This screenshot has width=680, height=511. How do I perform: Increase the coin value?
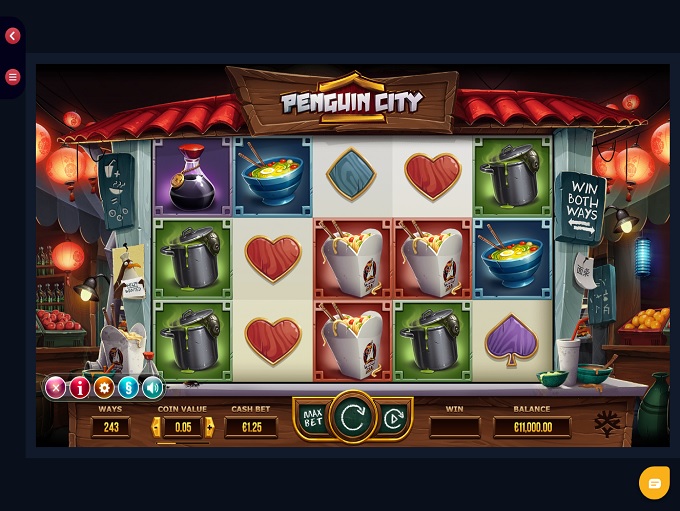pos(209,427)
